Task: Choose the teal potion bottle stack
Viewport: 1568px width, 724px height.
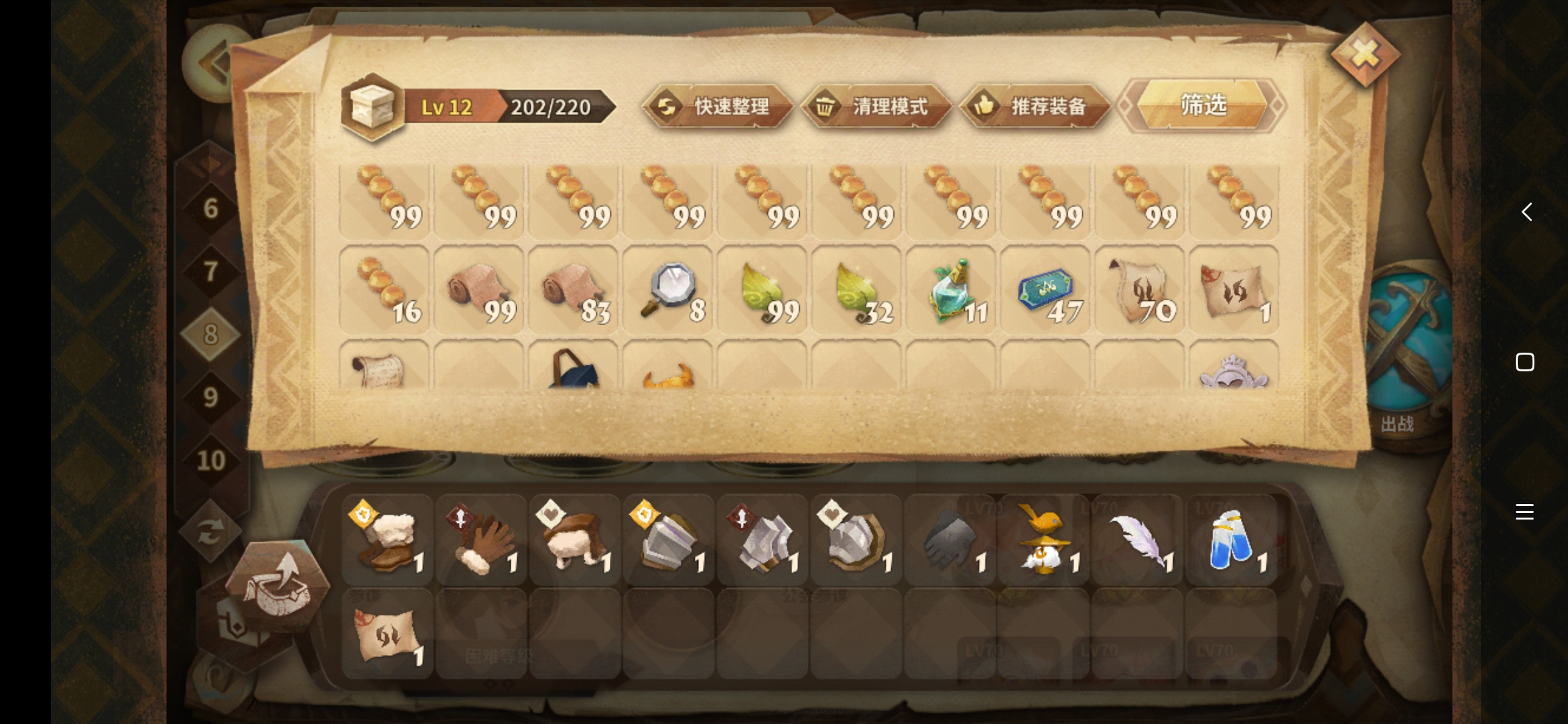Action: 951,290
